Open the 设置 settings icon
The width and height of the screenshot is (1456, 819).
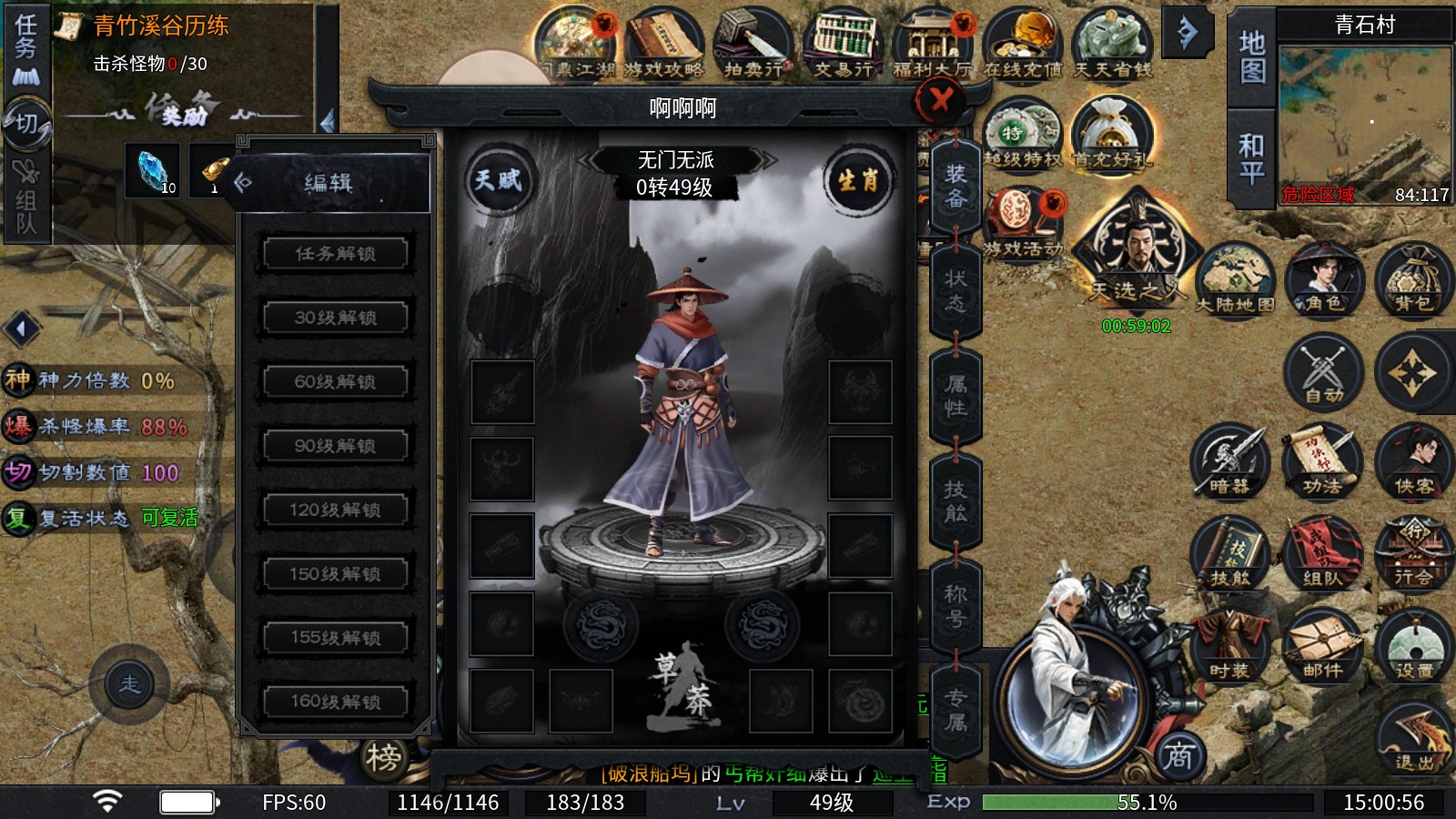pos(1412,648)
